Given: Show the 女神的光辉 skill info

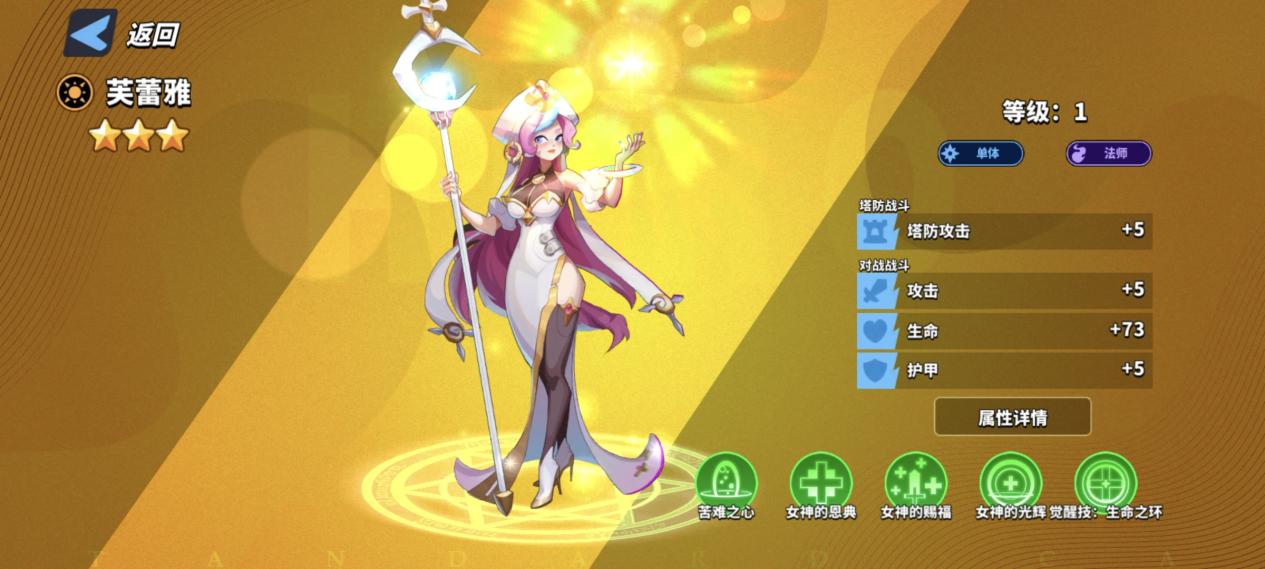Looking at the screenshot, I should pyautogui.click(x=1010, y=482).
